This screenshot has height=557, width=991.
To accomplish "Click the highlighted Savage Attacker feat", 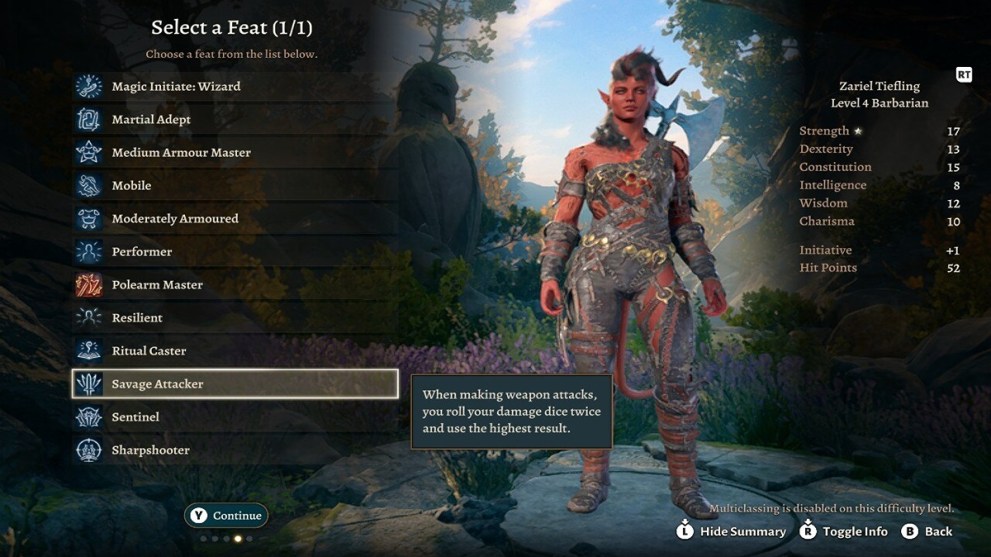I will (x=235, y=384).
